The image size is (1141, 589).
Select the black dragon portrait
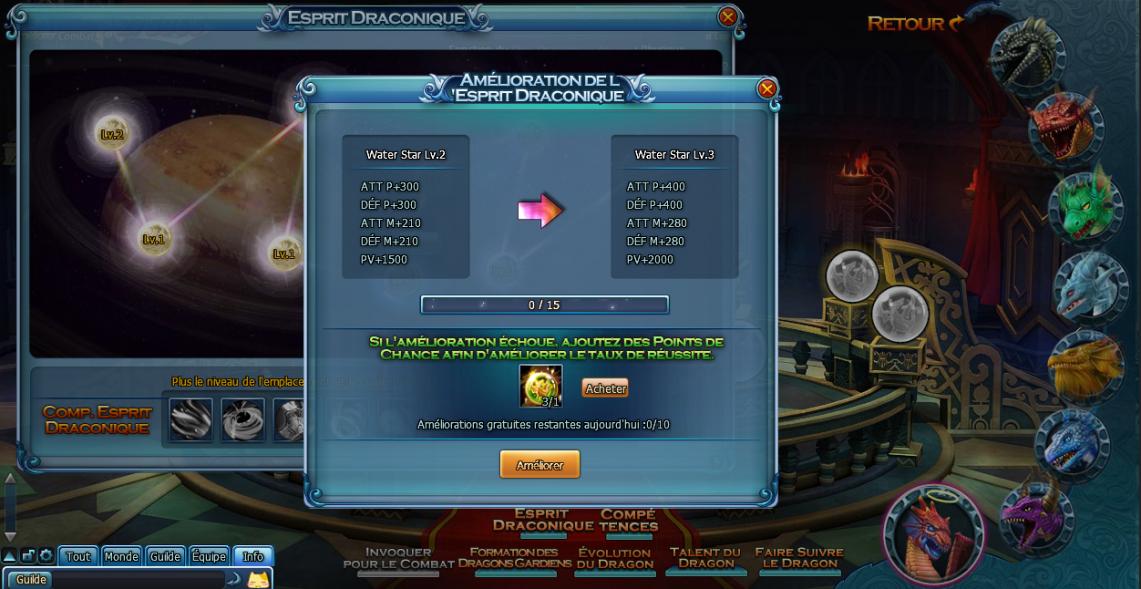pos(1027,56)
